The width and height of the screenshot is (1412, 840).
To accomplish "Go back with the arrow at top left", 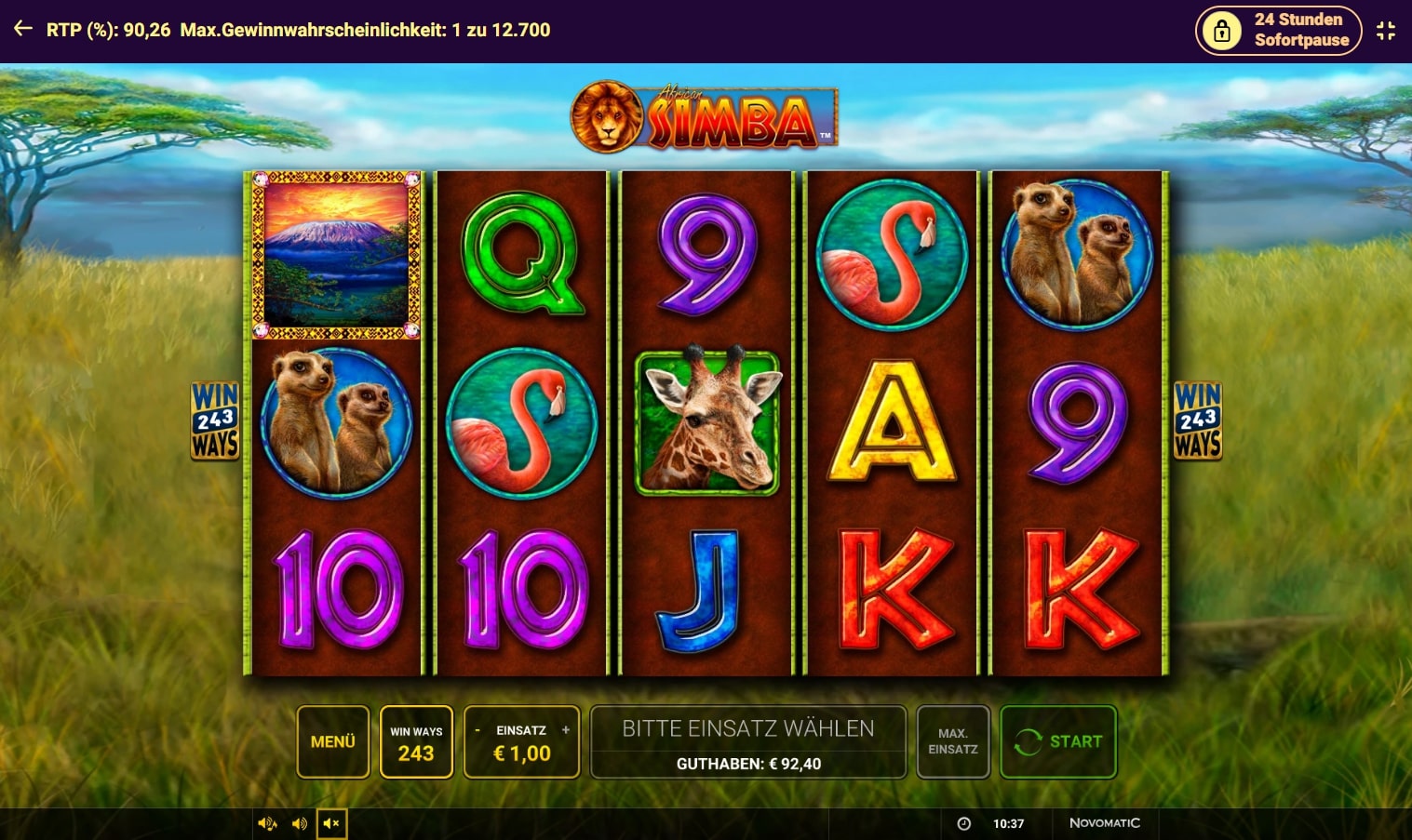I will pyautogui.click(x=23, y=30).
